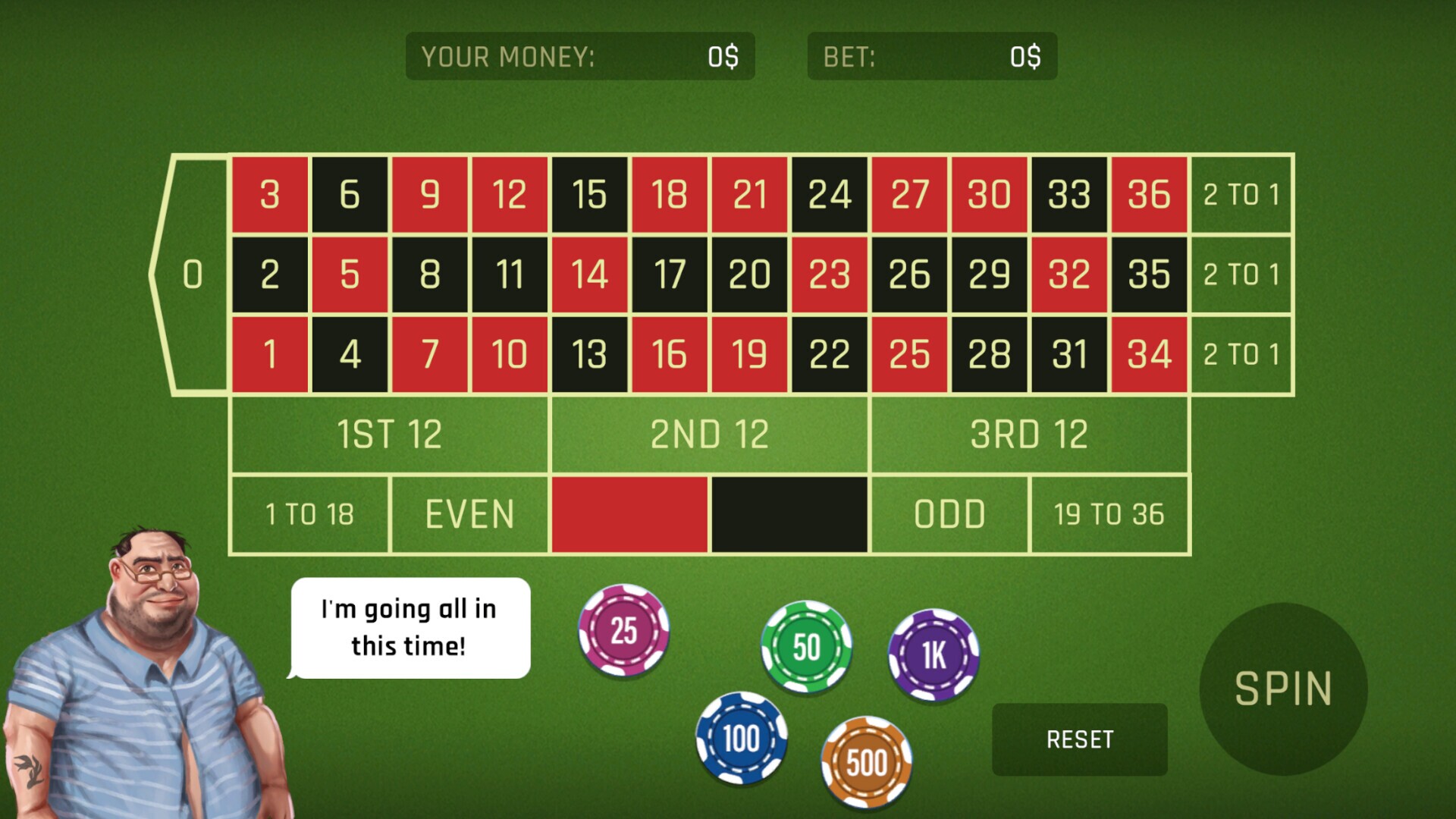Bet on the top-row 2 TO 1 column
Screen dimensions: 1456x819
point(1241,196)
